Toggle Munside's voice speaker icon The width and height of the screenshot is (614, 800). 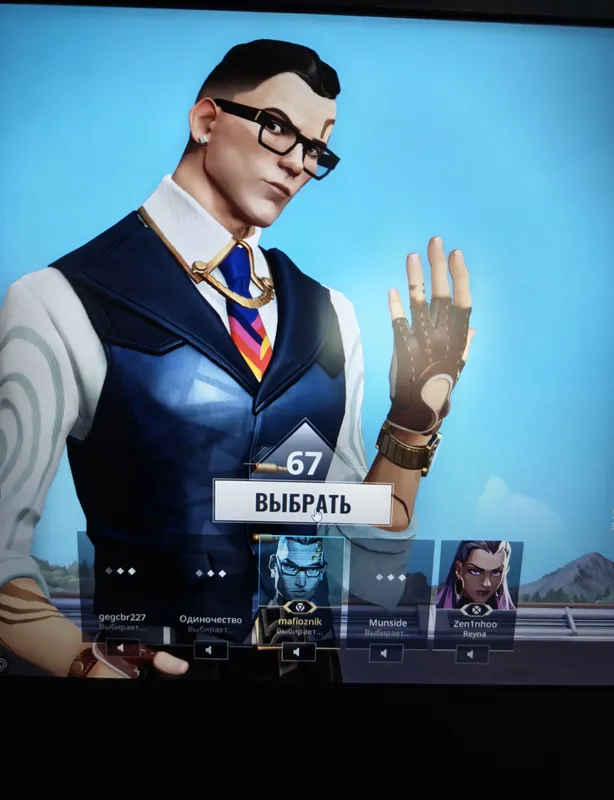[x=386, y=652]
